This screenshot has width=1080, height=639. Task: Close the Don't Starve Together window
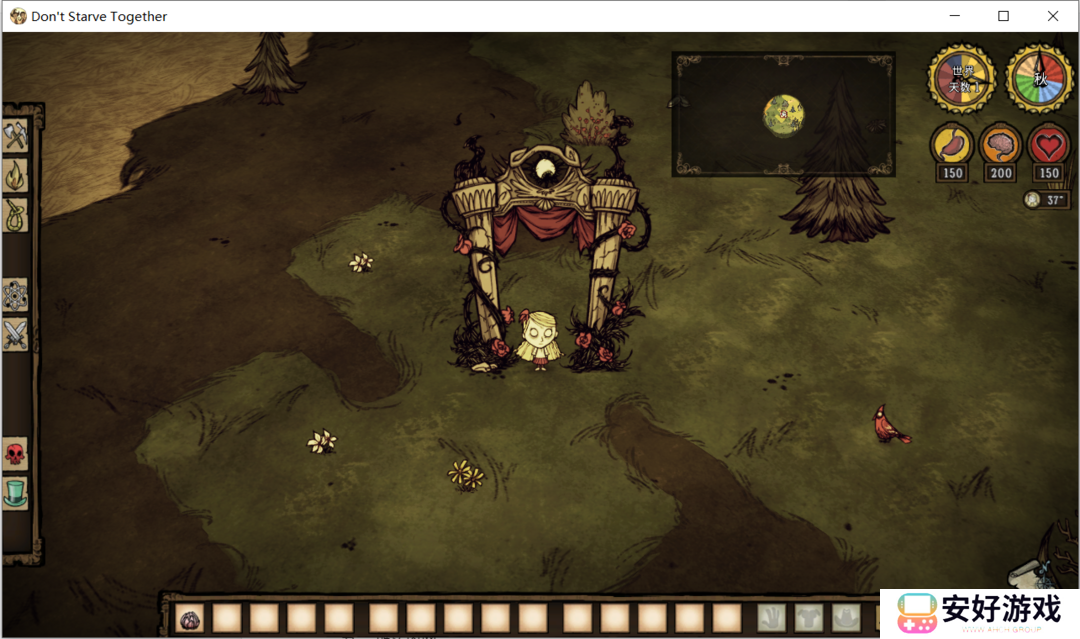[x=1053, y=16]
